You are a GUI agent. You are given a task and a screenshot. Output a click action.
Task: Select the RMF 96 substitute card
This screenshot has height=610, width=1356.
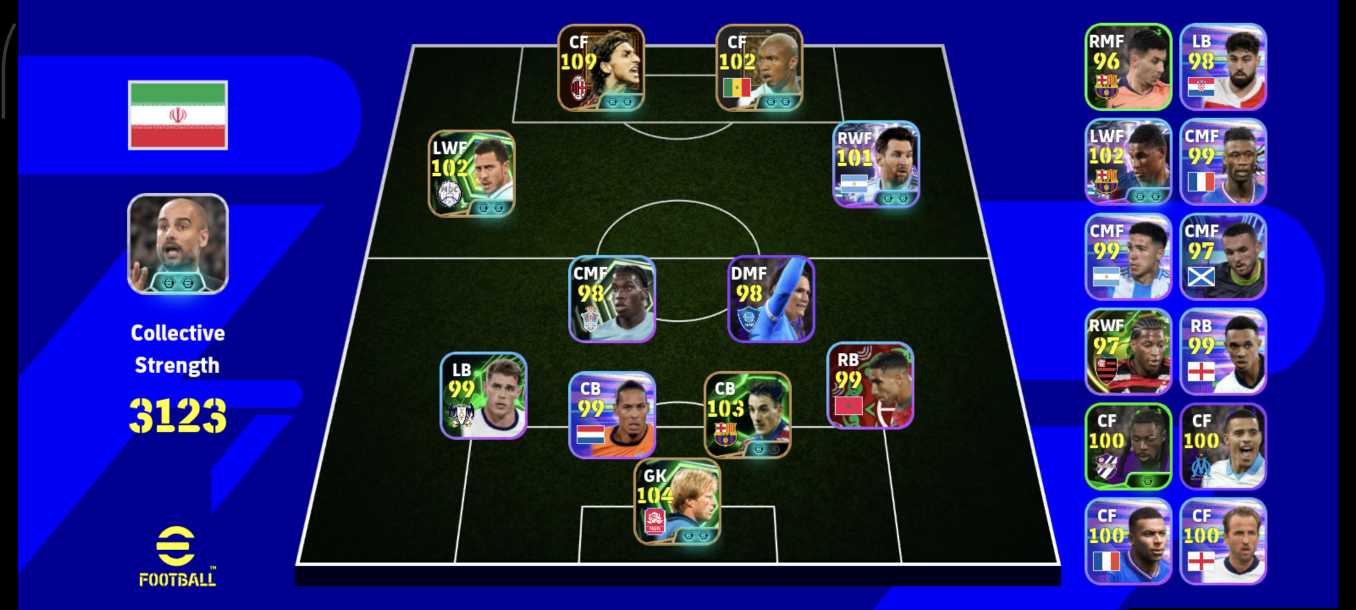click(x=1128, y=66)
